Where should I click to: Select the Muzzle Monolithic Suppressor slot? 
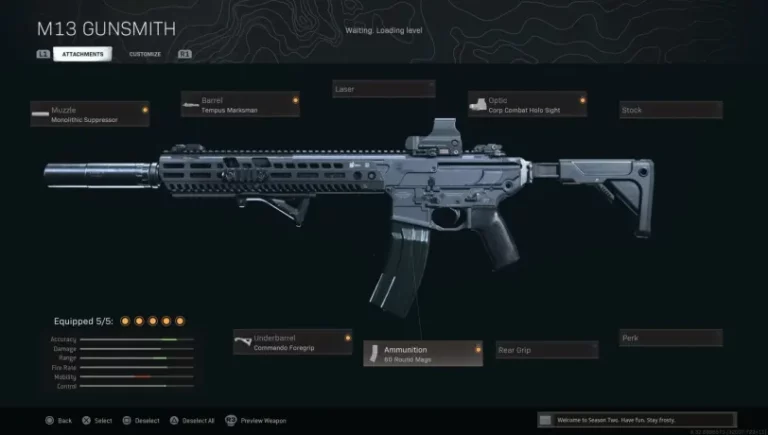pos(89,114)
